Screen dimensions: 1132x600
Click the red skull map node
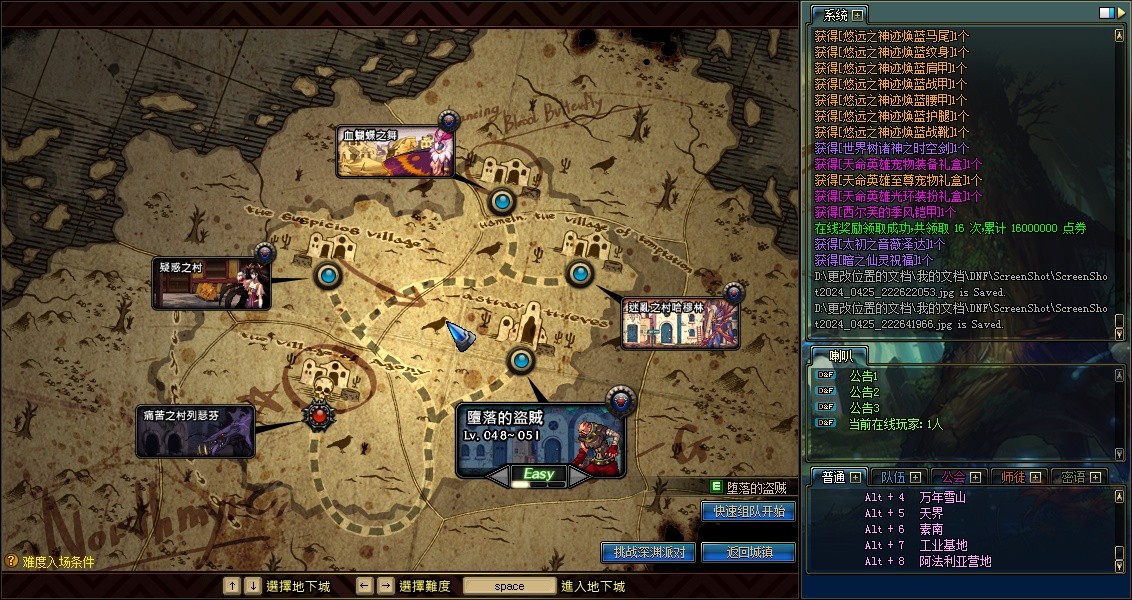click(x=319, y=415)
